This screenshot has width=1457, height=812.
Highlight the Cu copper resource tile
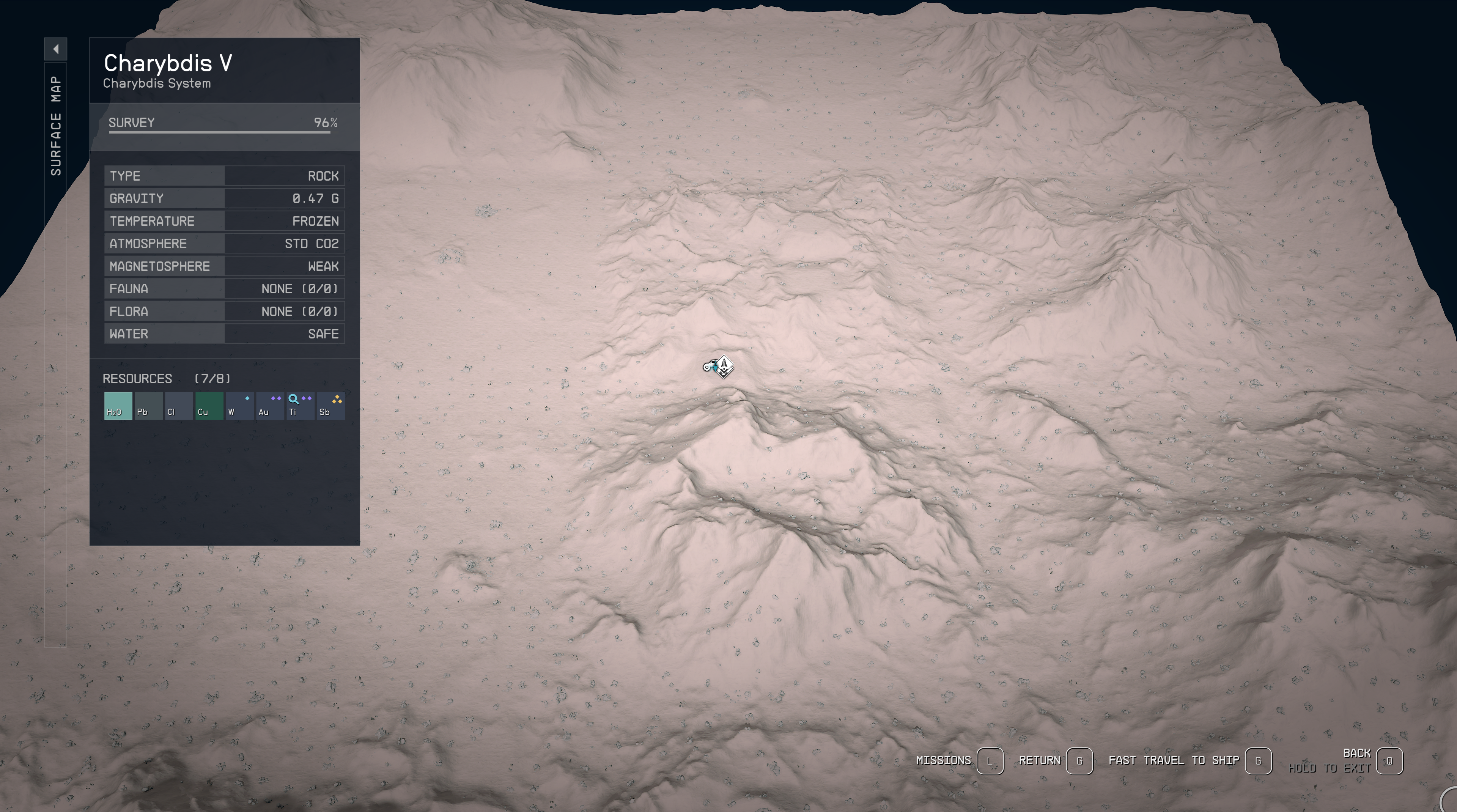209,406
